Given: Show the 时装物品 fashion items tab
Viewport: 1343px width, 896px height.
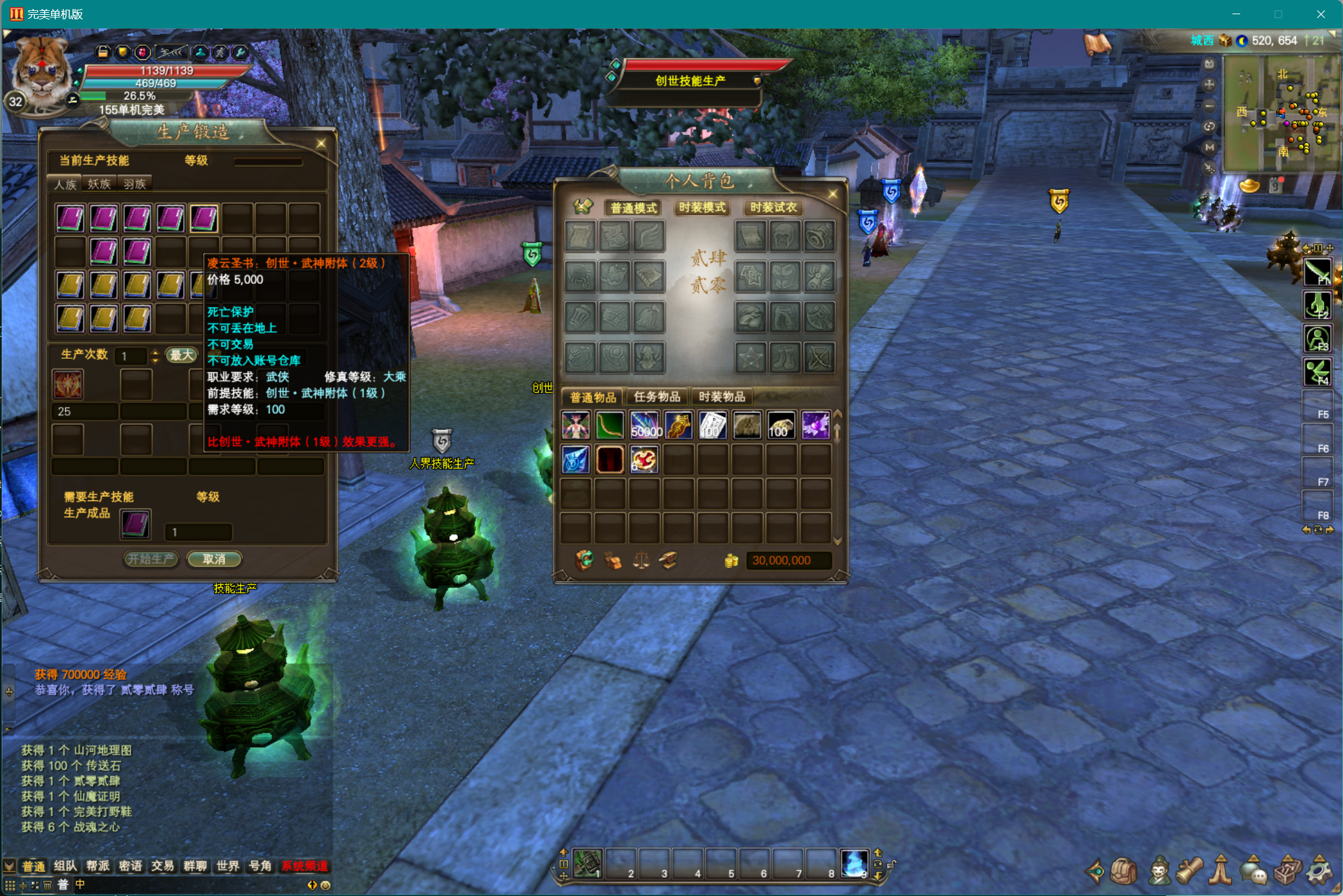Looking at the screenshot, I should click(722, 397).
